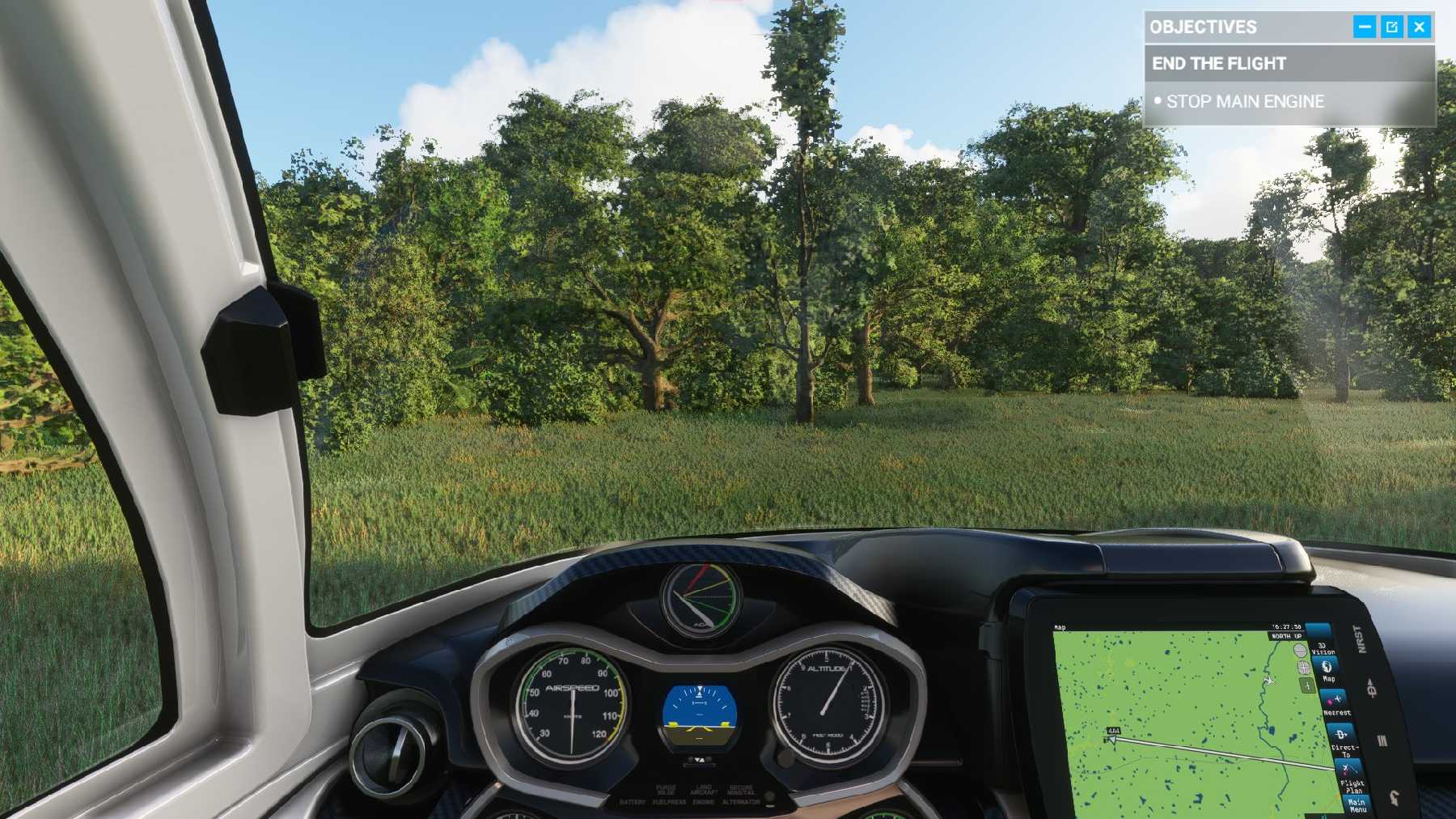Image resolution: width=1456 pixels, height=819 pixels.
Task: Toggle the North Up map orientation label
Action: (x=1286, y=636)
